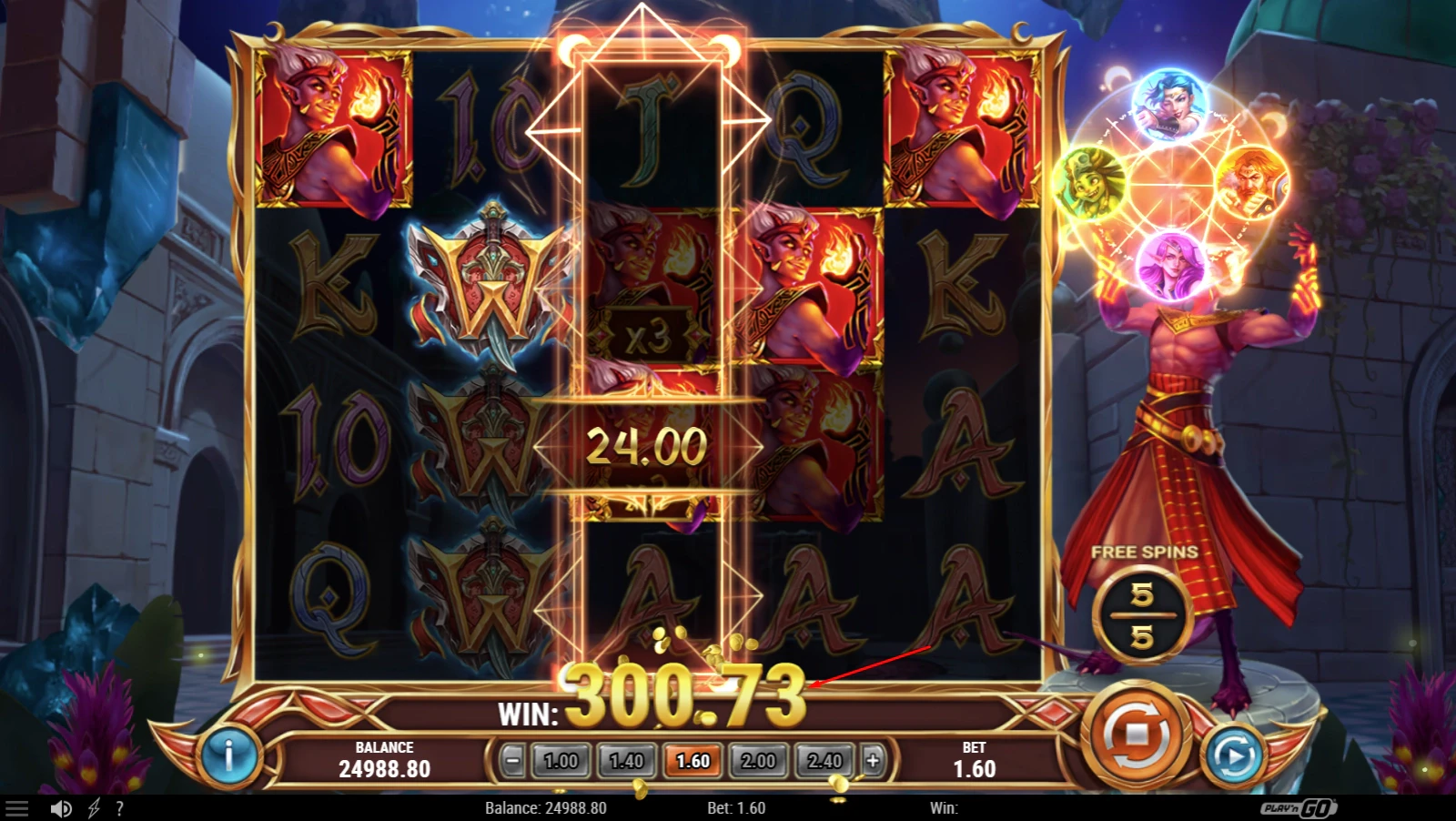Open the hamburger menu in bottom bar
The image size is (1456, 821).
pos(17,808)
